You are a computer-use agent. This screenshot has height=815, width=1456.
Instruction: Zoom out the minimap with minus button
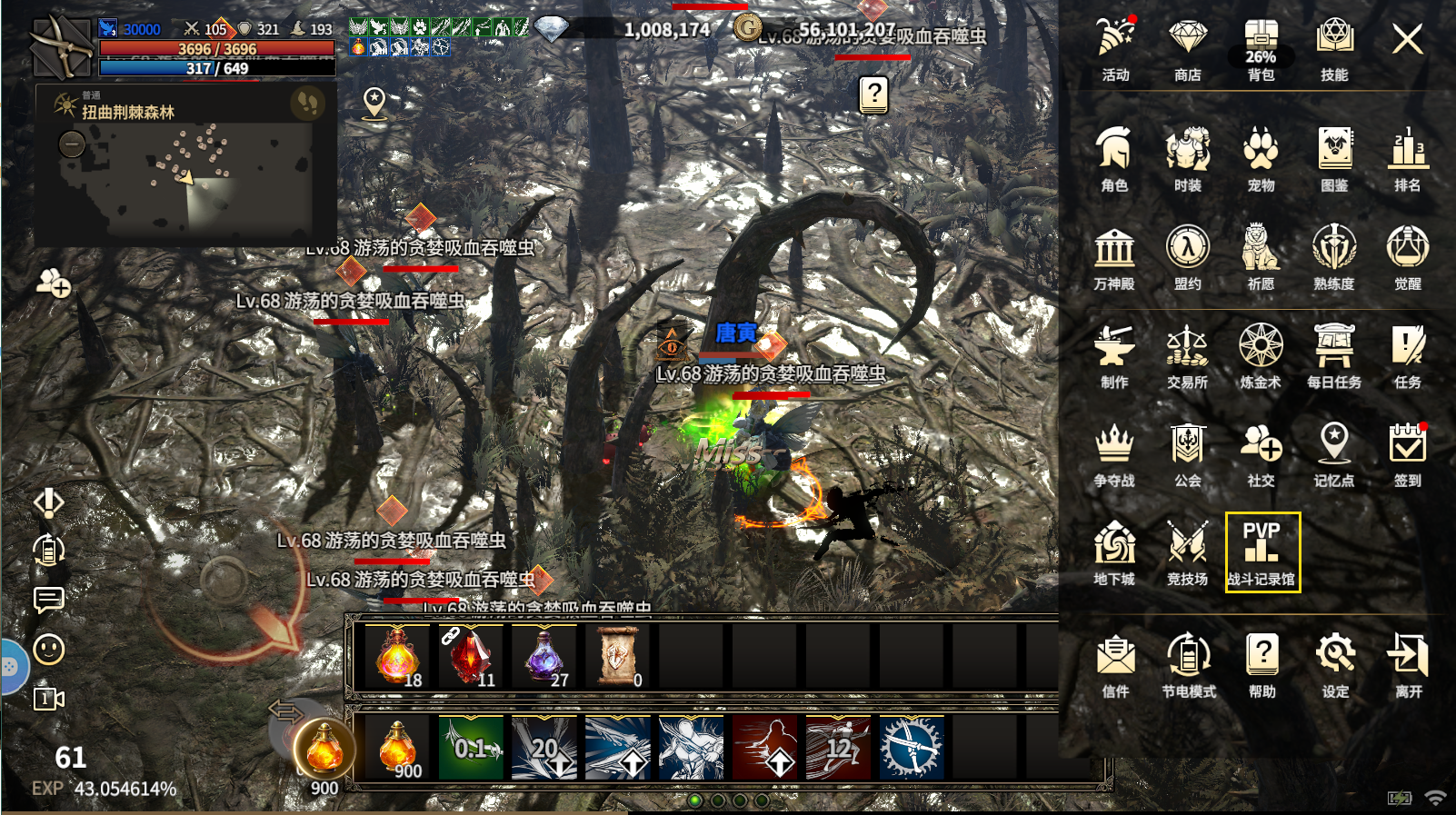(x=72, y=144)
